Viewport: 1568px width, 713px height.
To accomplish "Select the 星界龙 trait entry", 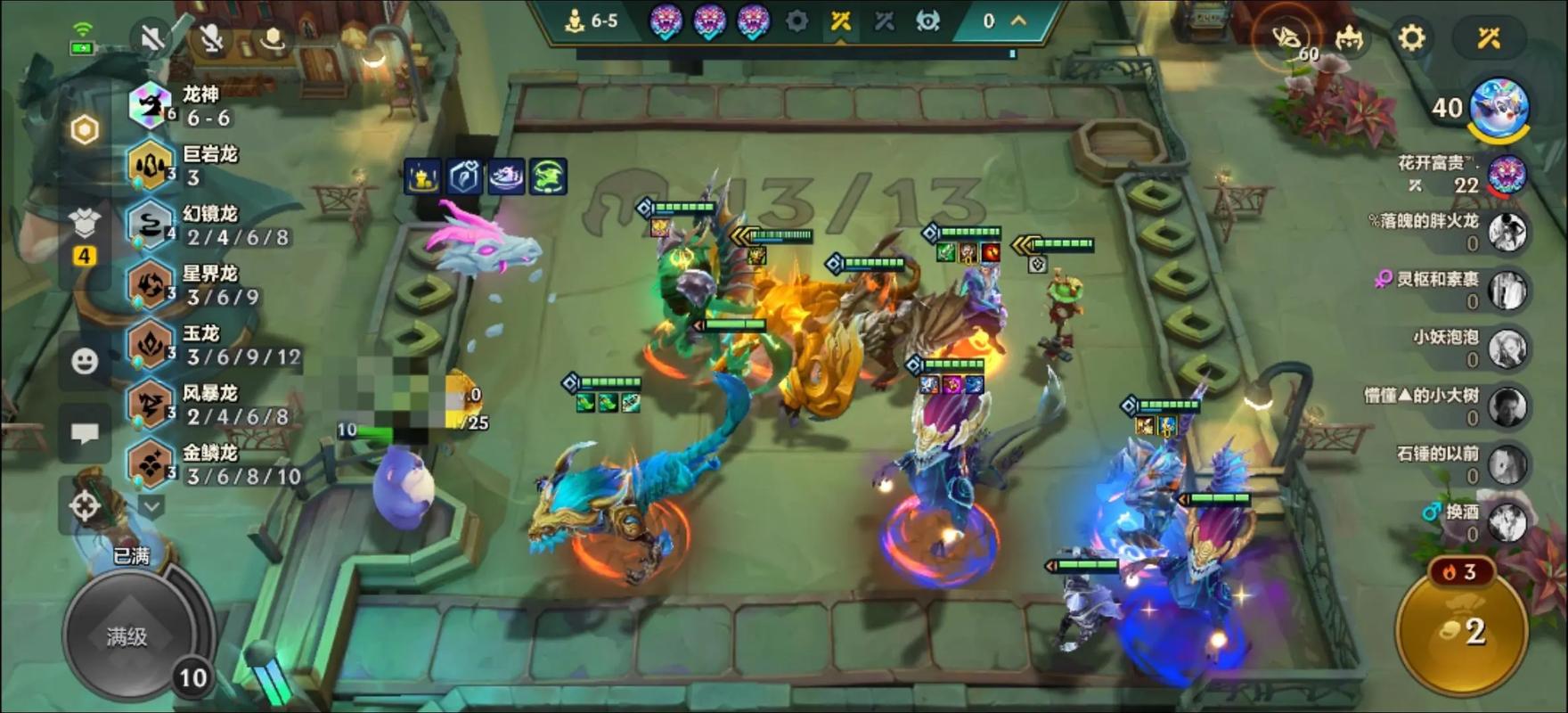I will point(183,284).
